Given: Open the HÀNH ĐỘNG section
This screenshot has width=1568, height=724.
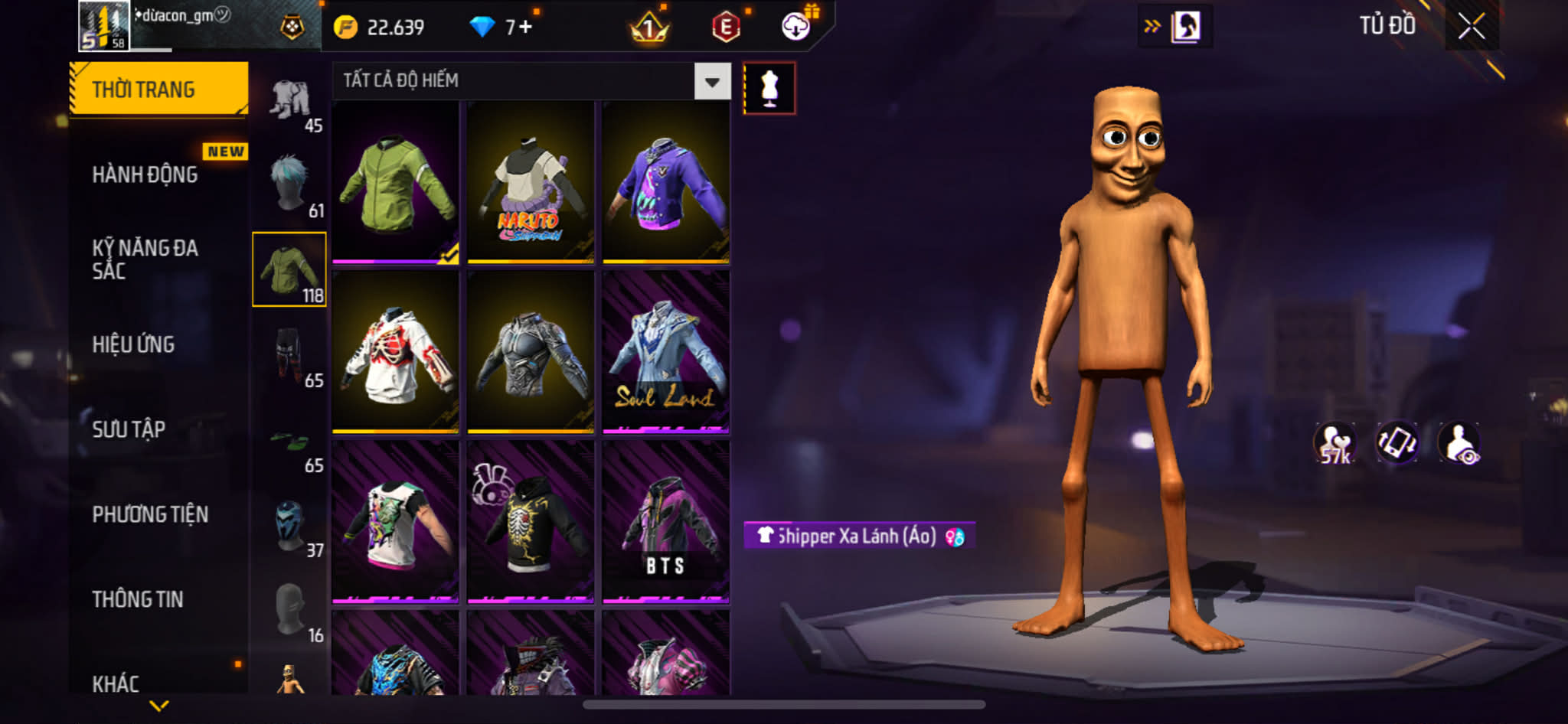Looking at the screenshot, I should (145, 174).
